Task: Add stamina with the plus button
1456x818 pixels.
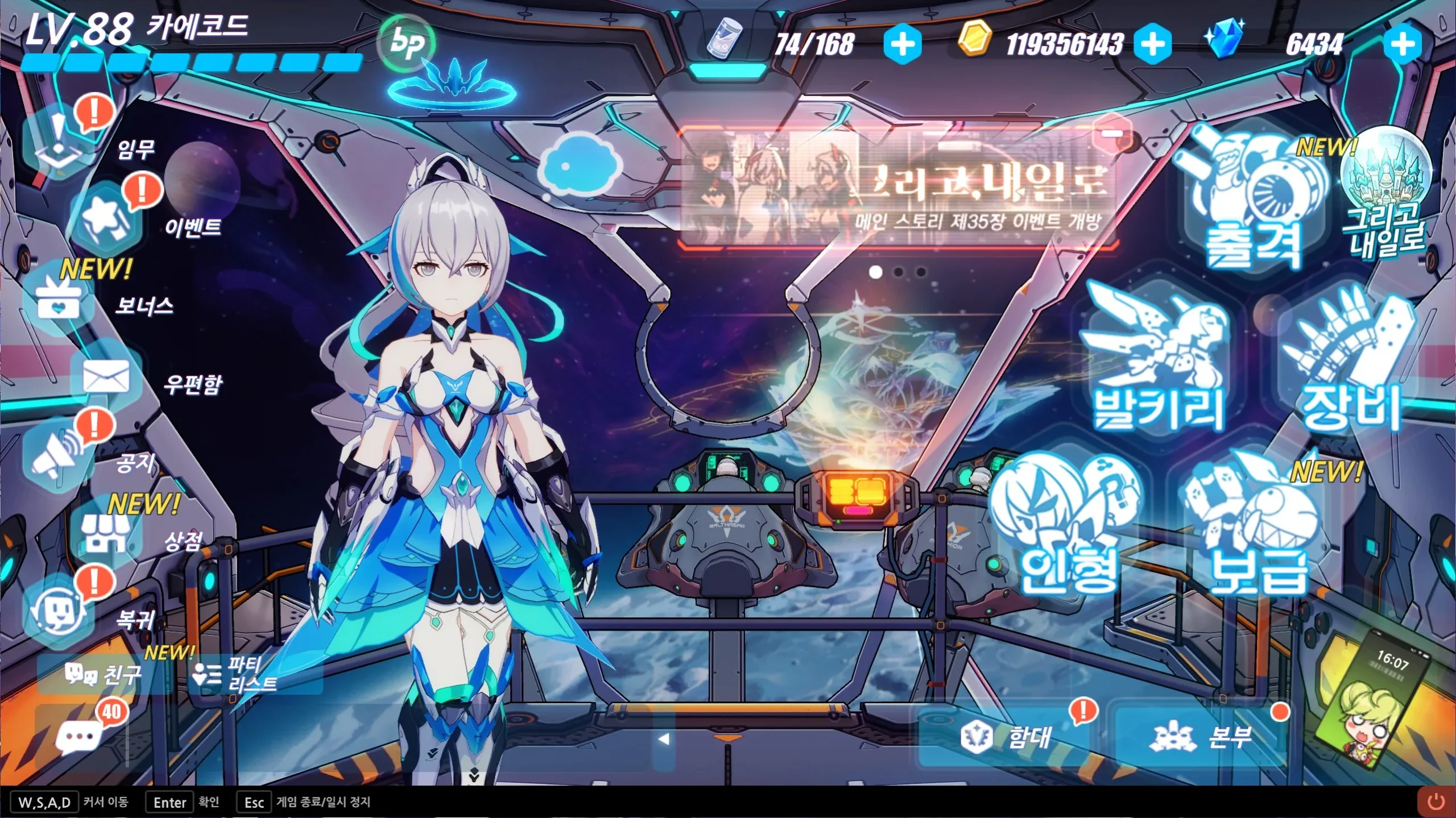Action: (903, 44)
